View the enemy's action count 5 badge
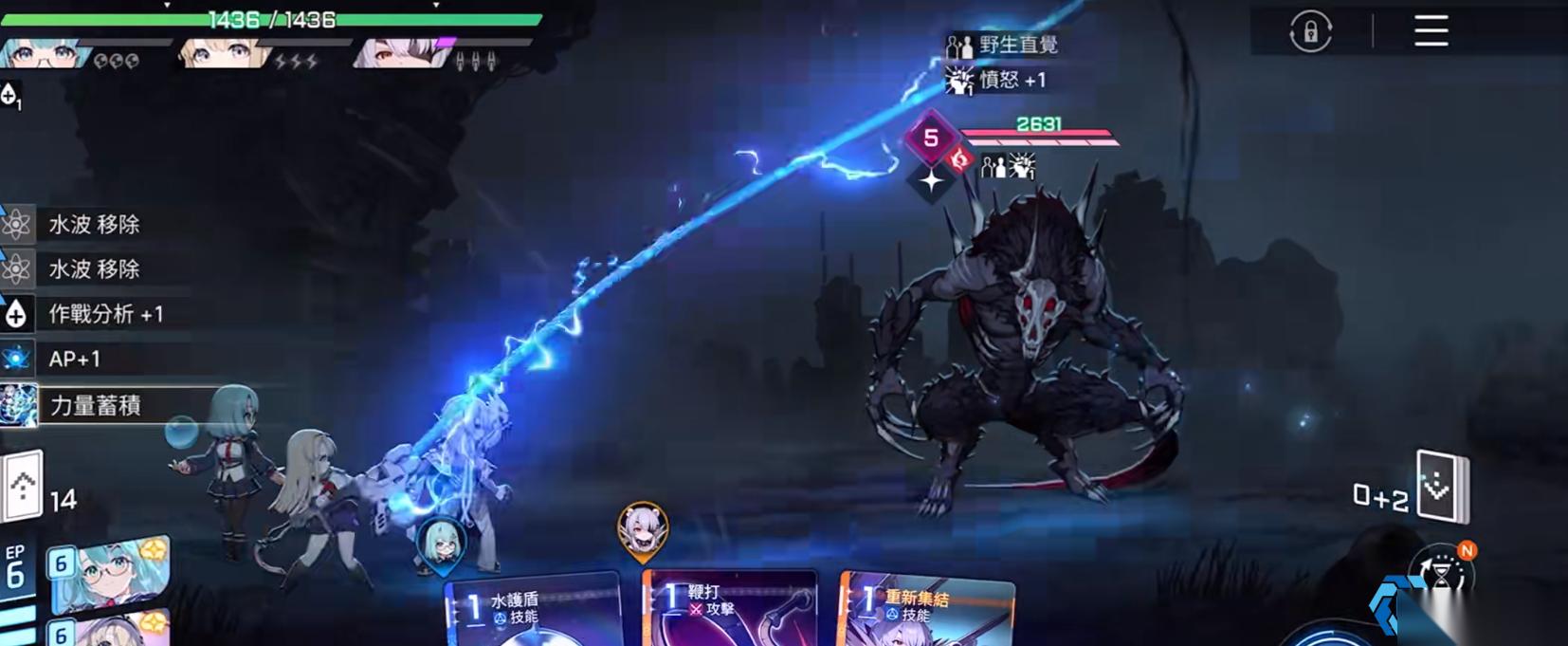 pos(931,138)
